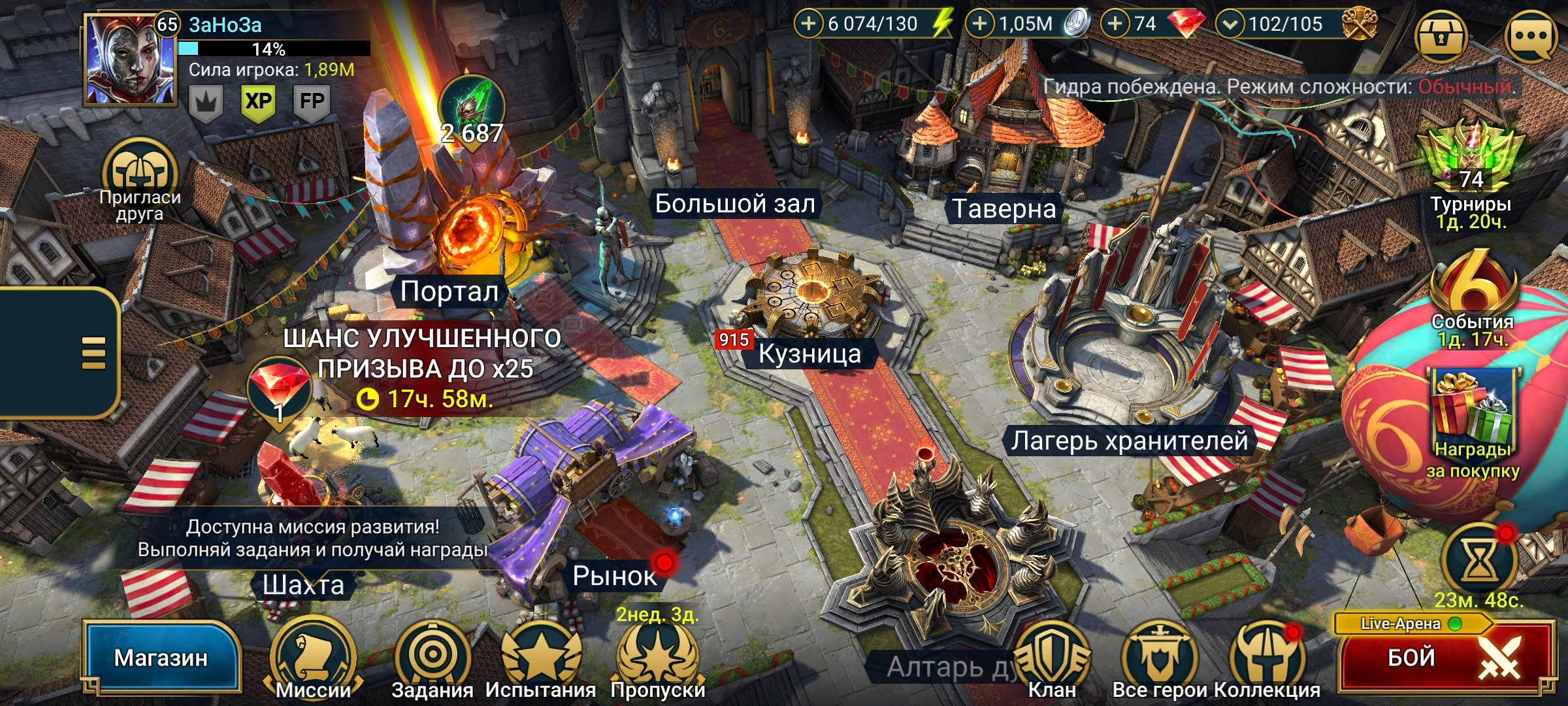Open the Магазин shop
This screenshot has width=1568, height=706.
point(161,657)
